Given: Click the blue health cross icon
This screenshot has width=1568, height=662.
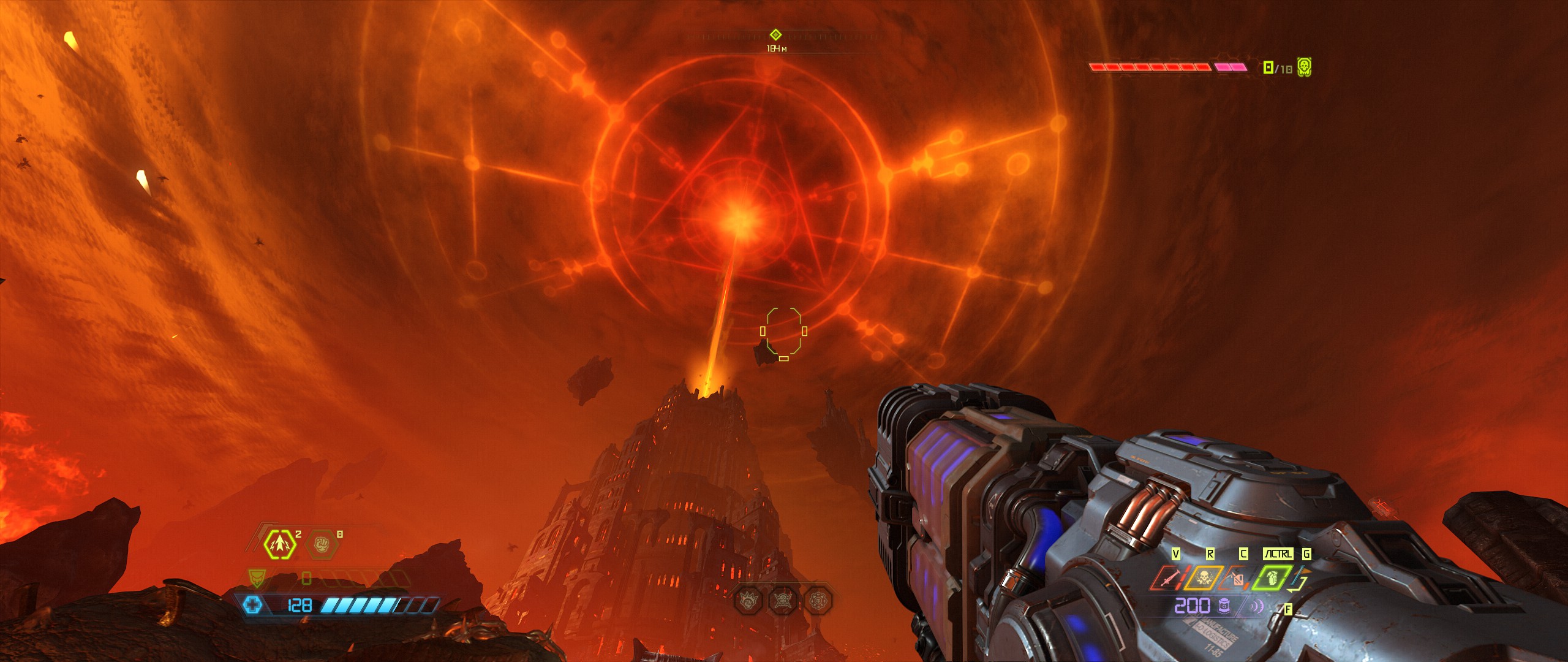Looking at the screenshot, I should pyautogui.click(x=252, y=606).
